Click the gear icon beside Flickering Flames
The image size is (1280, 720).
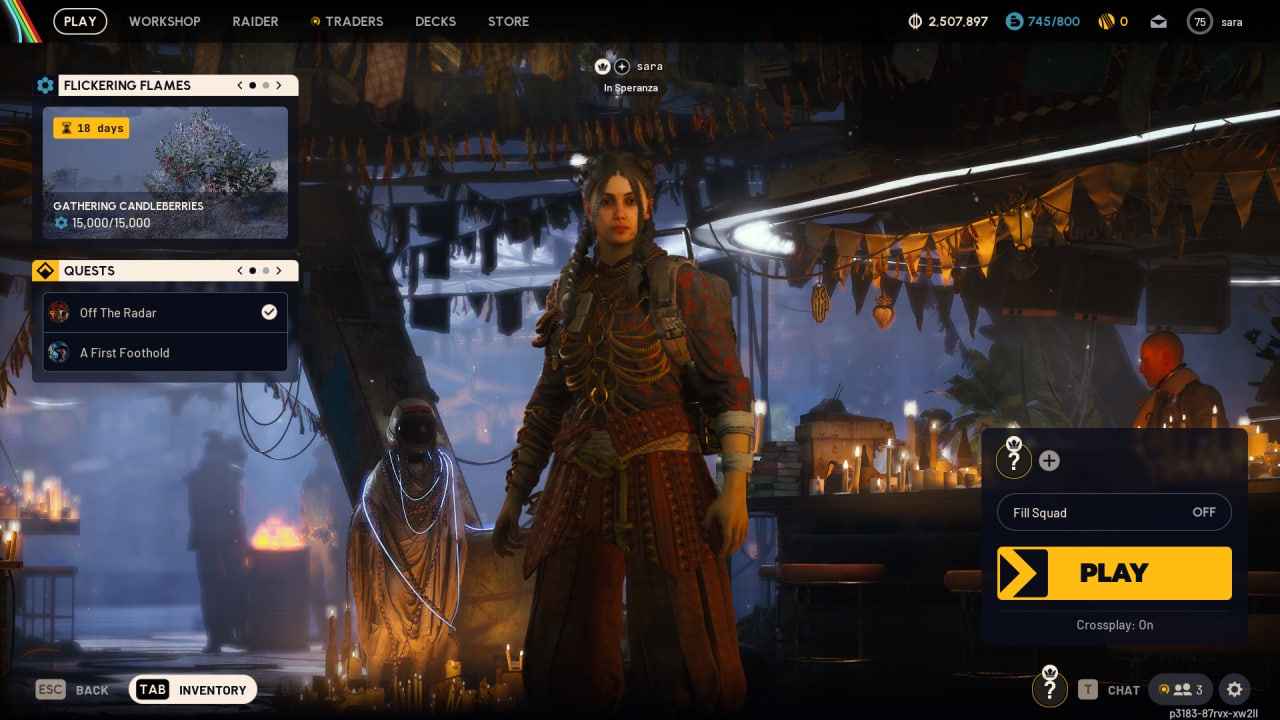pyautogui.click(x=45, y=85)
